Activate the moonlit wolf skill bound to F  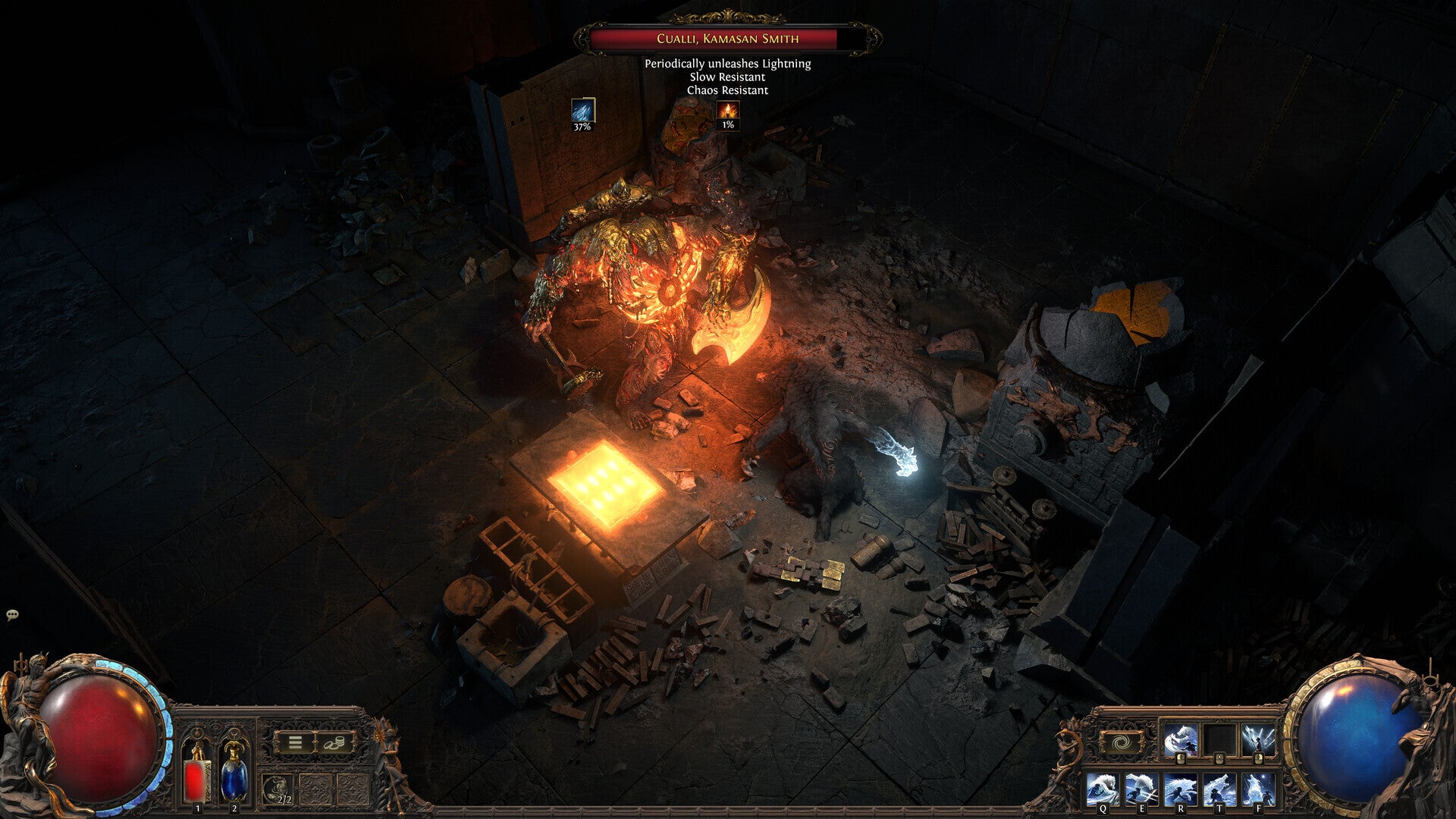click(x=1258, y=789)
